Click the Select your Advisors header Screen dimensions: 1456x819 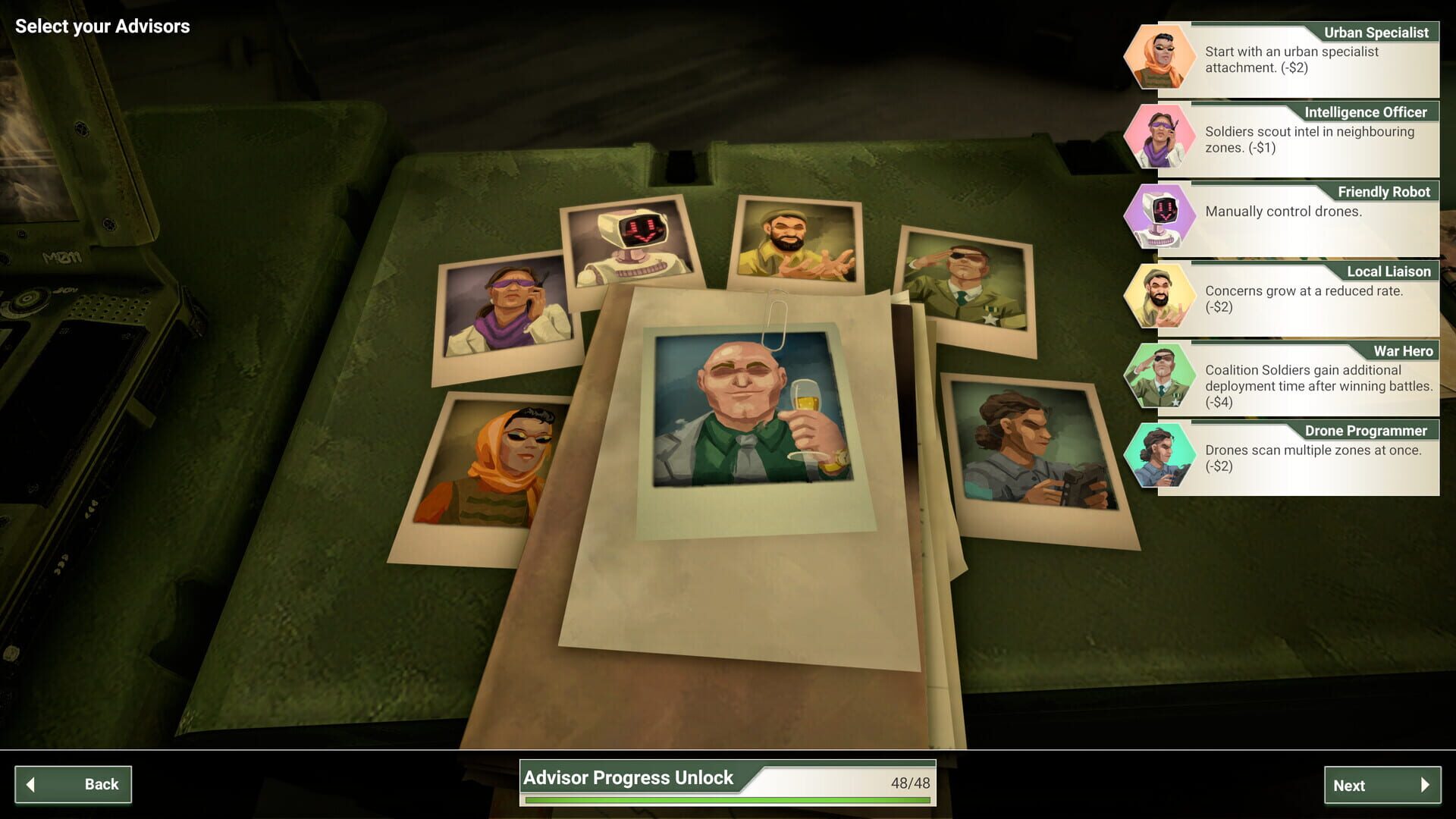(103, 27)
